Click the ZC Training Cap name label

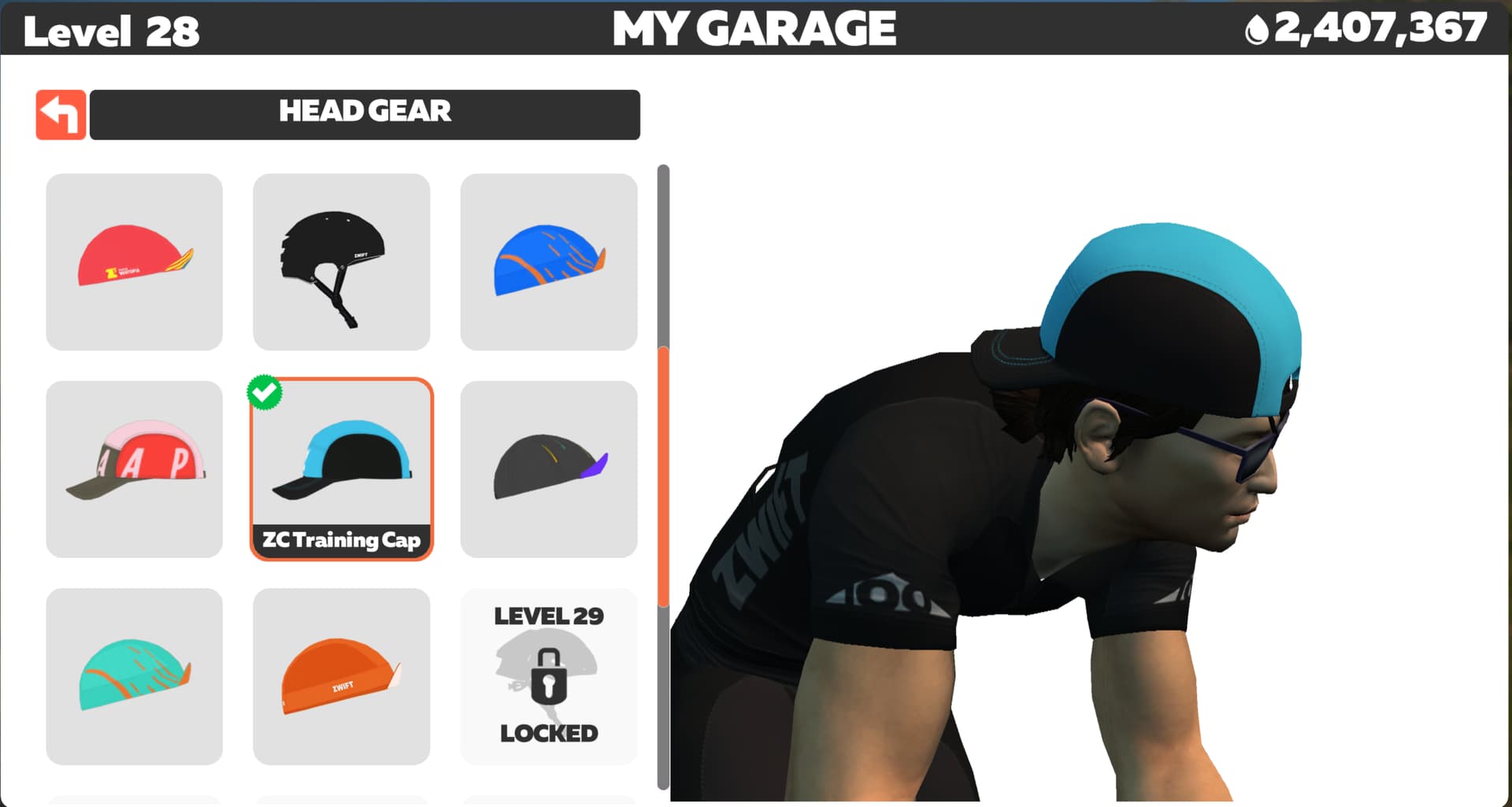click(341, 541)
